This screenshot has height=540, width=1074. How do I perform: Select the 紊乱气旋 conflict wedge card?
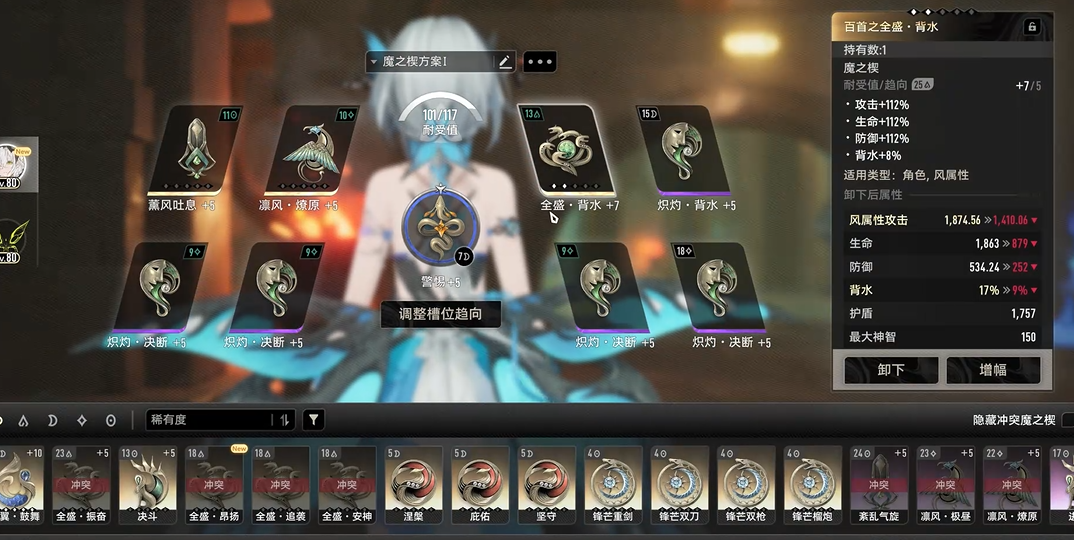[x=878, y=483]
